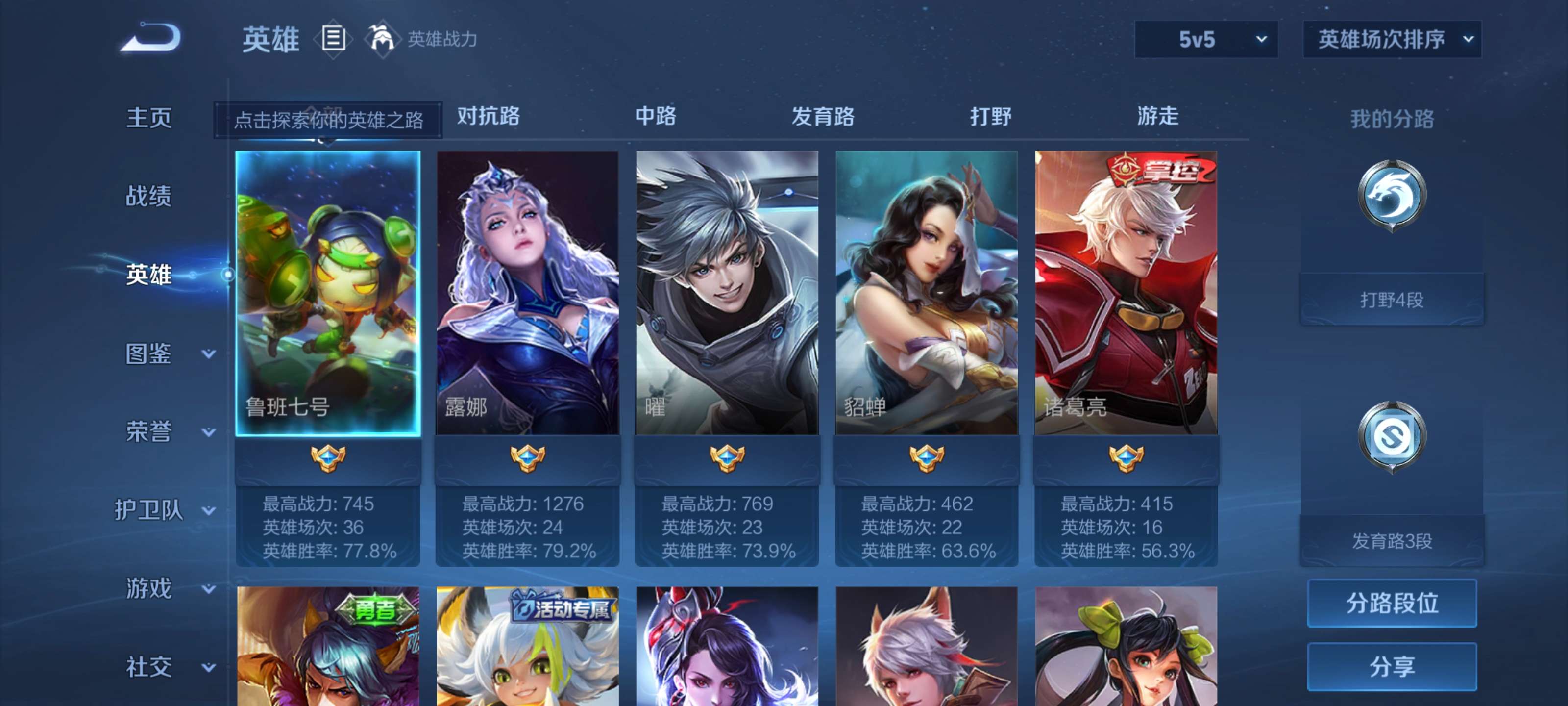Open mastery badge under 鲁班七号

[327, 457]
